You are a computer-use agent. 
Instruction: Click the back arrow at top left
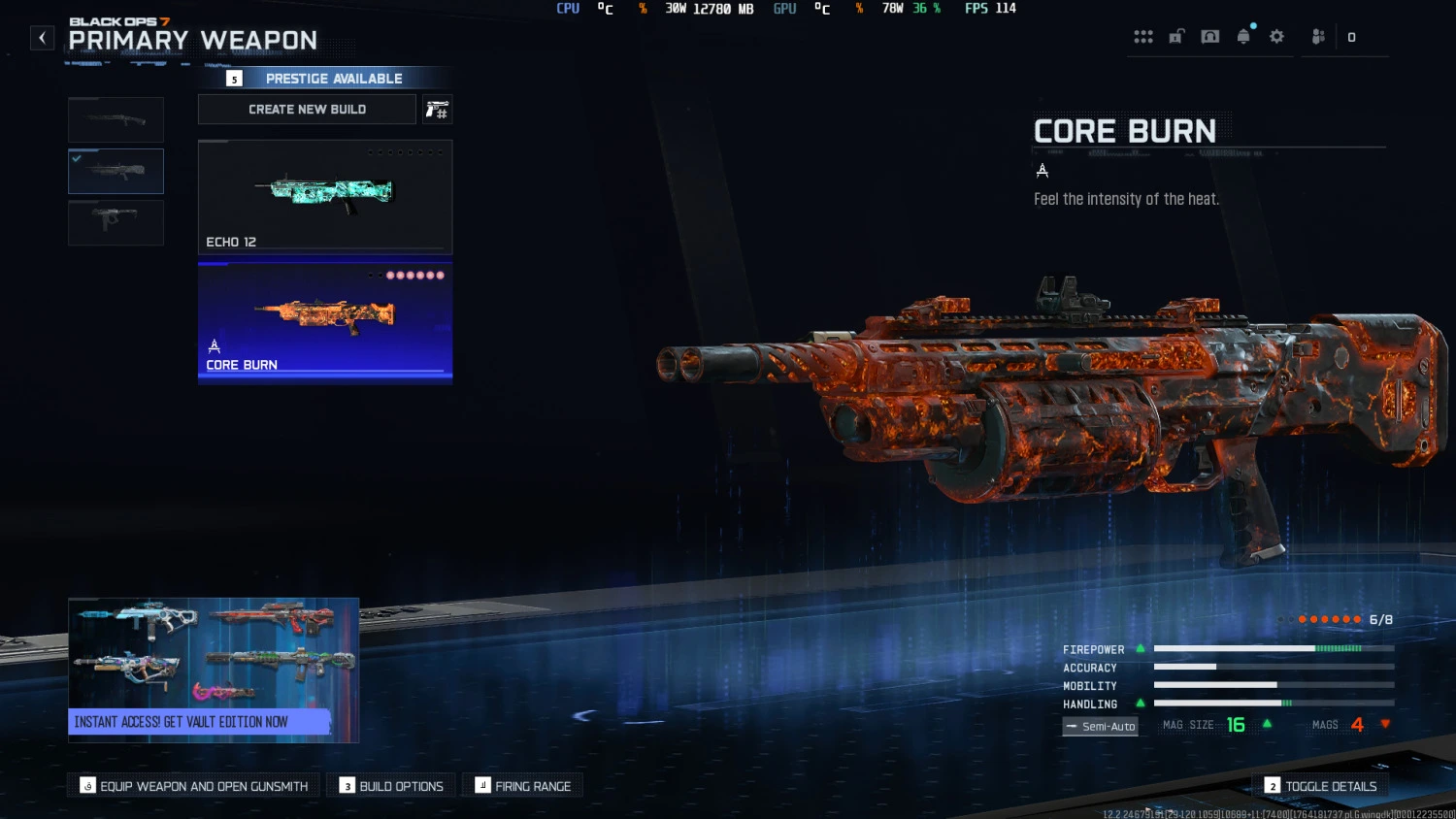pos(42,37)
